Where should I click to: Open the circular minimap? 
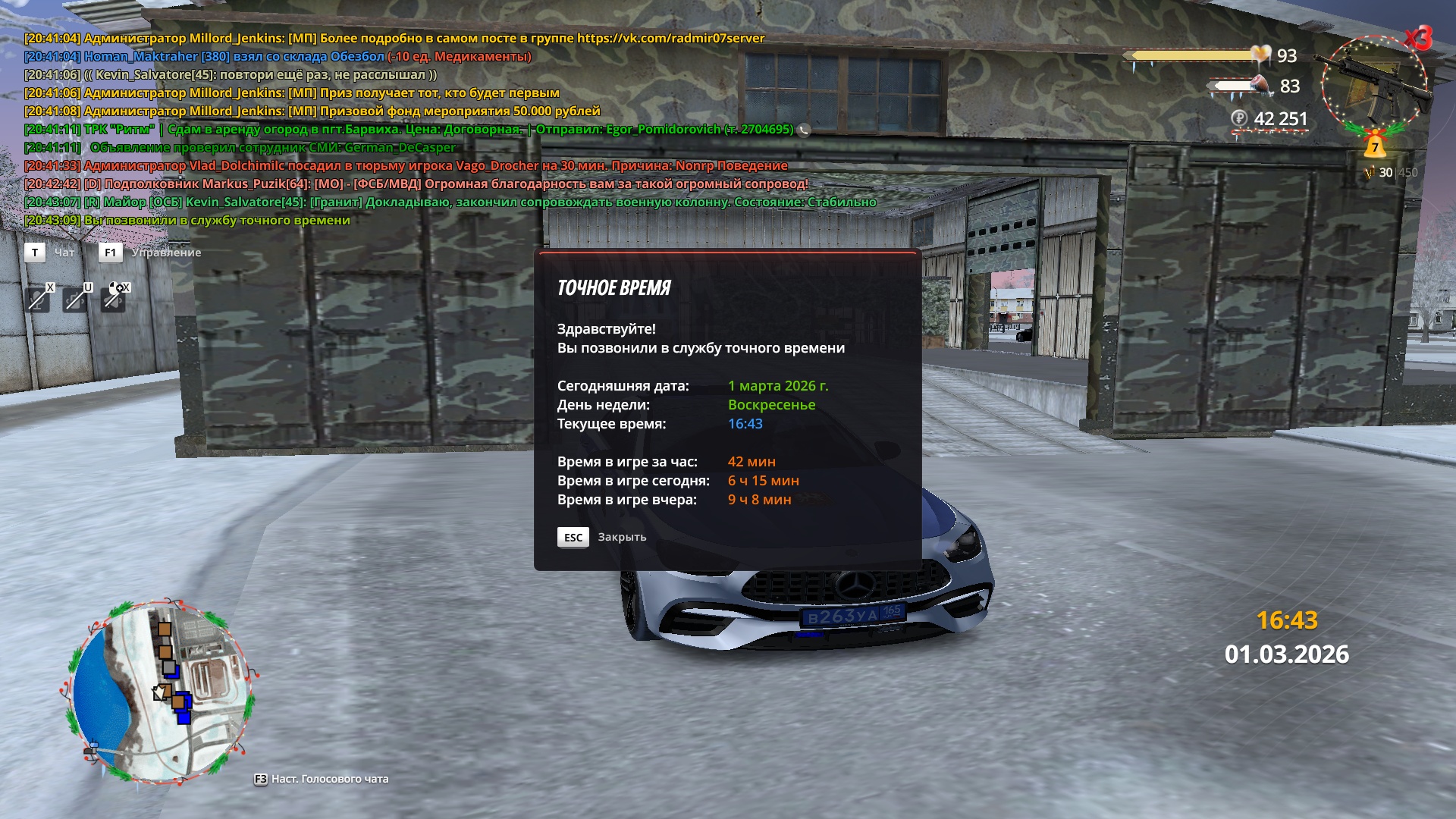click(160, 692)
